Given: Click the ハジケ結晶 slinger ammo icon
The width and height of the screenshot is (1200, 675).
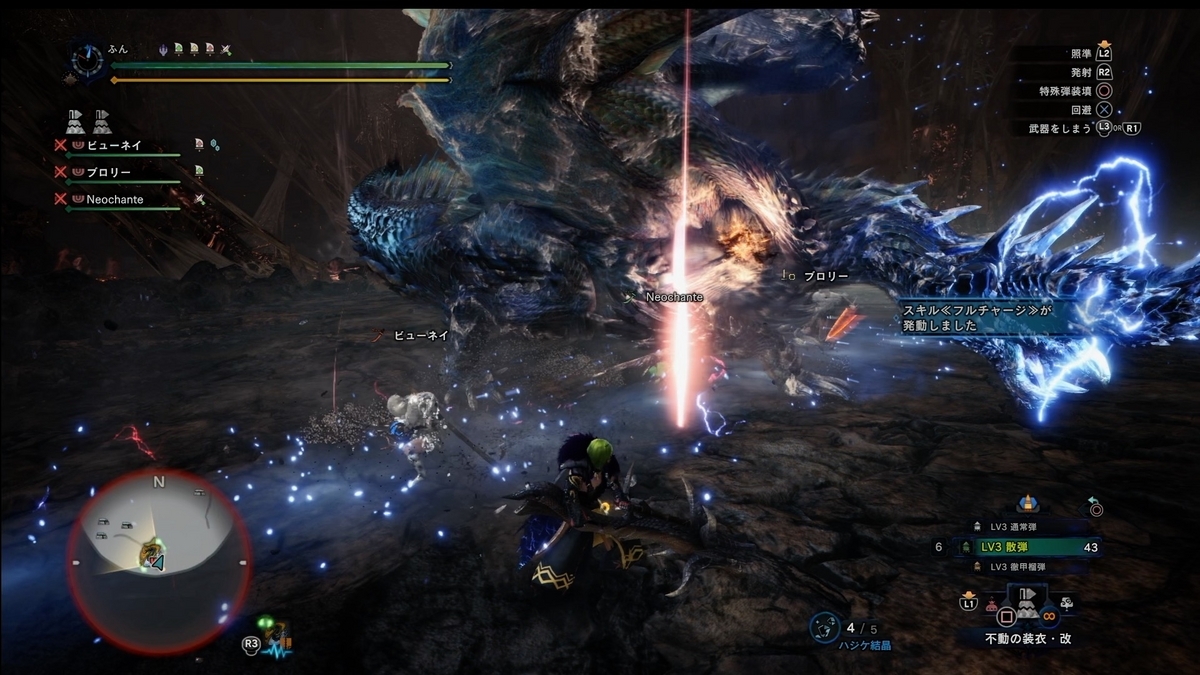Looking at the screenshot, I should (x=824, y=627).
